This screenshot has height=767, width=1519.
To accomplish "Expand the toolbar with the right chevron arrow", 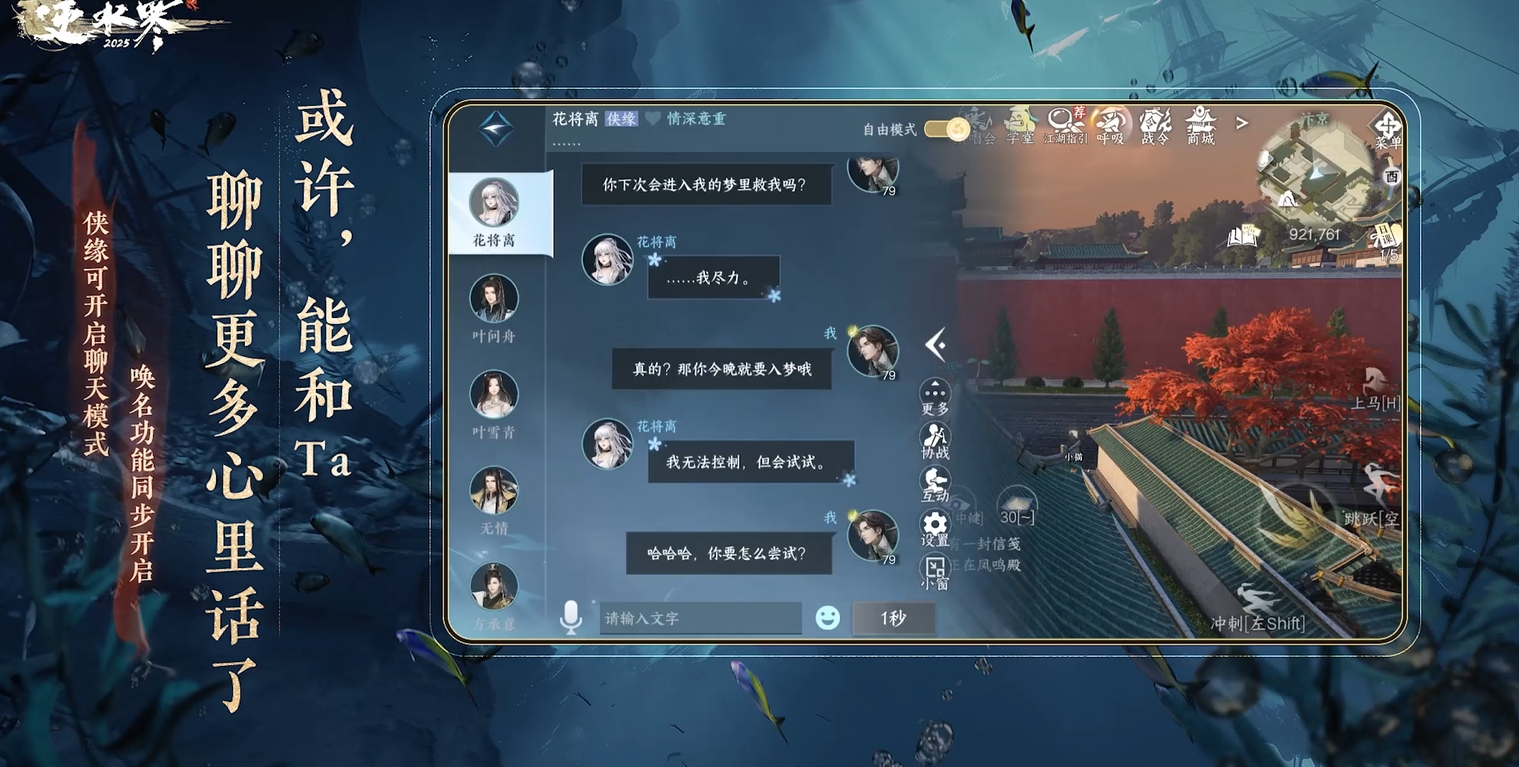I will tap(1240, 122).
